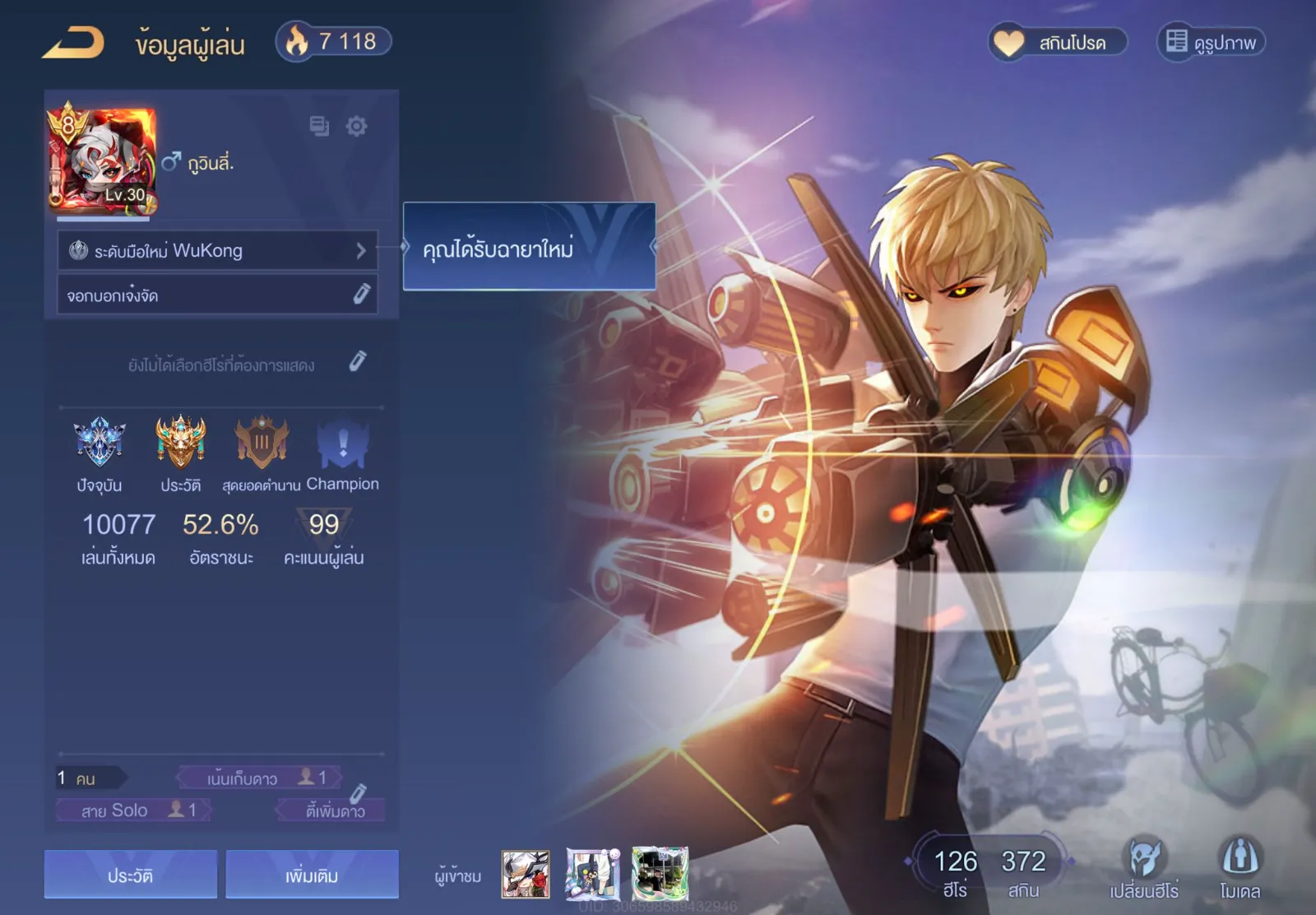1316x915 pixels.
Task: Open the ประวัติ history button
Action: 131,875
